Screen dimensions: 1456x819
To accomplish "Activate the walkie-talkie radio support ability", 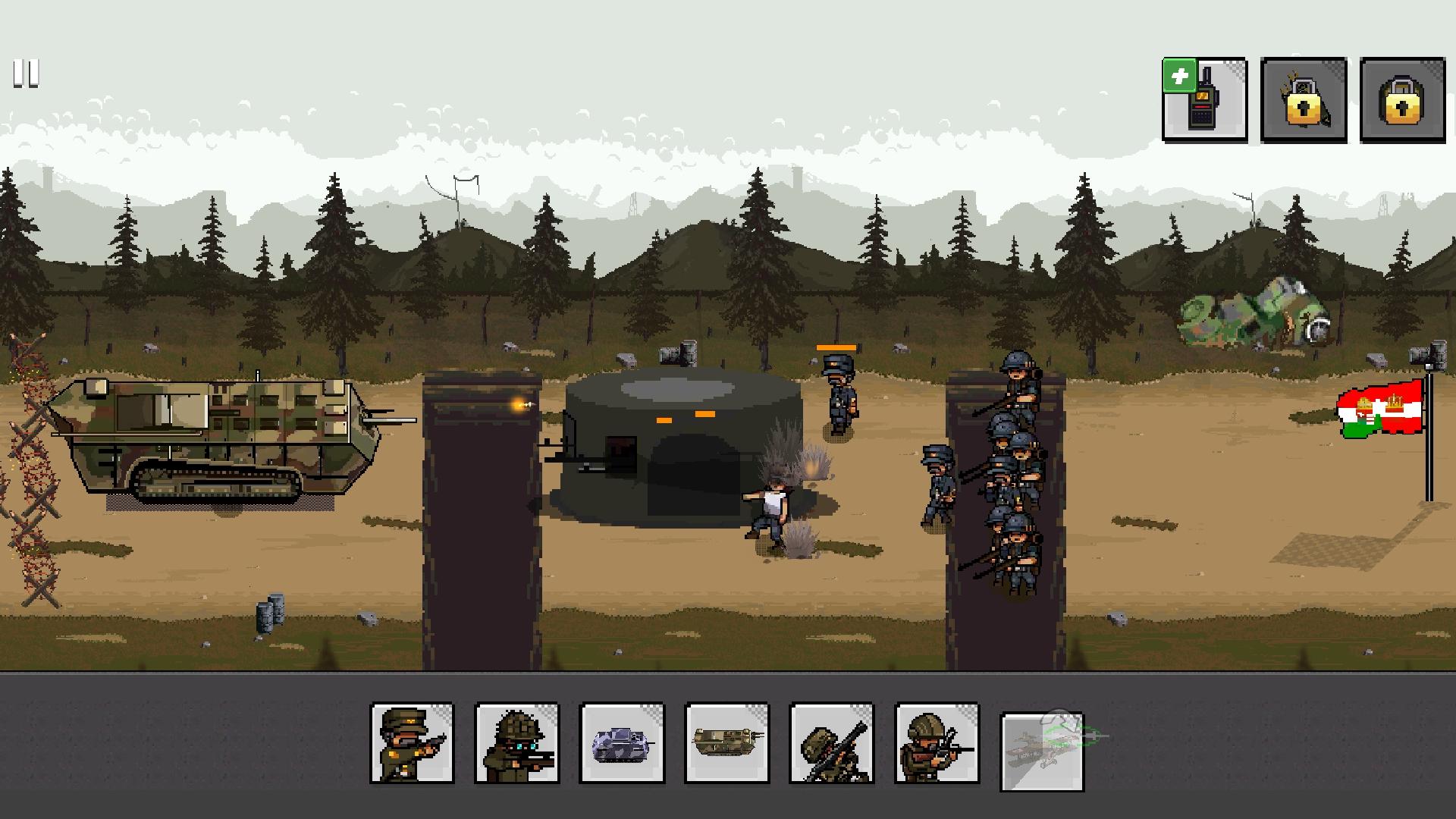I will [1204, 100].
